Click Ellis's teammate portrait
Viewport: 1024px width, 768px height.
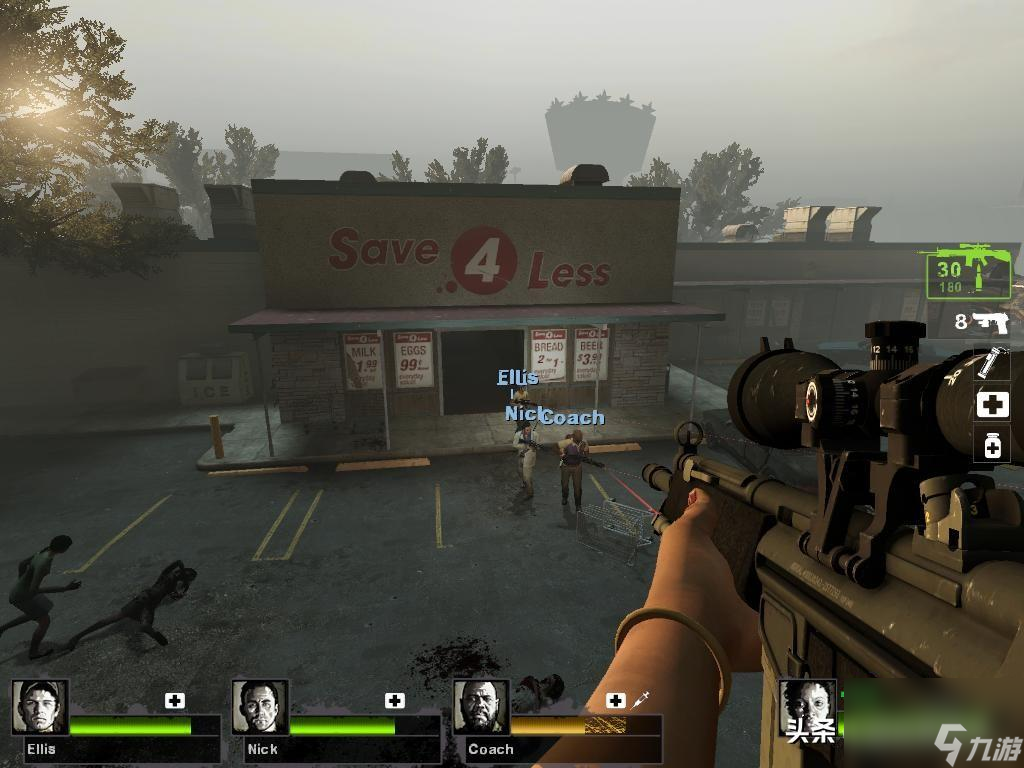pyautogui.click(x=40, y=708)
